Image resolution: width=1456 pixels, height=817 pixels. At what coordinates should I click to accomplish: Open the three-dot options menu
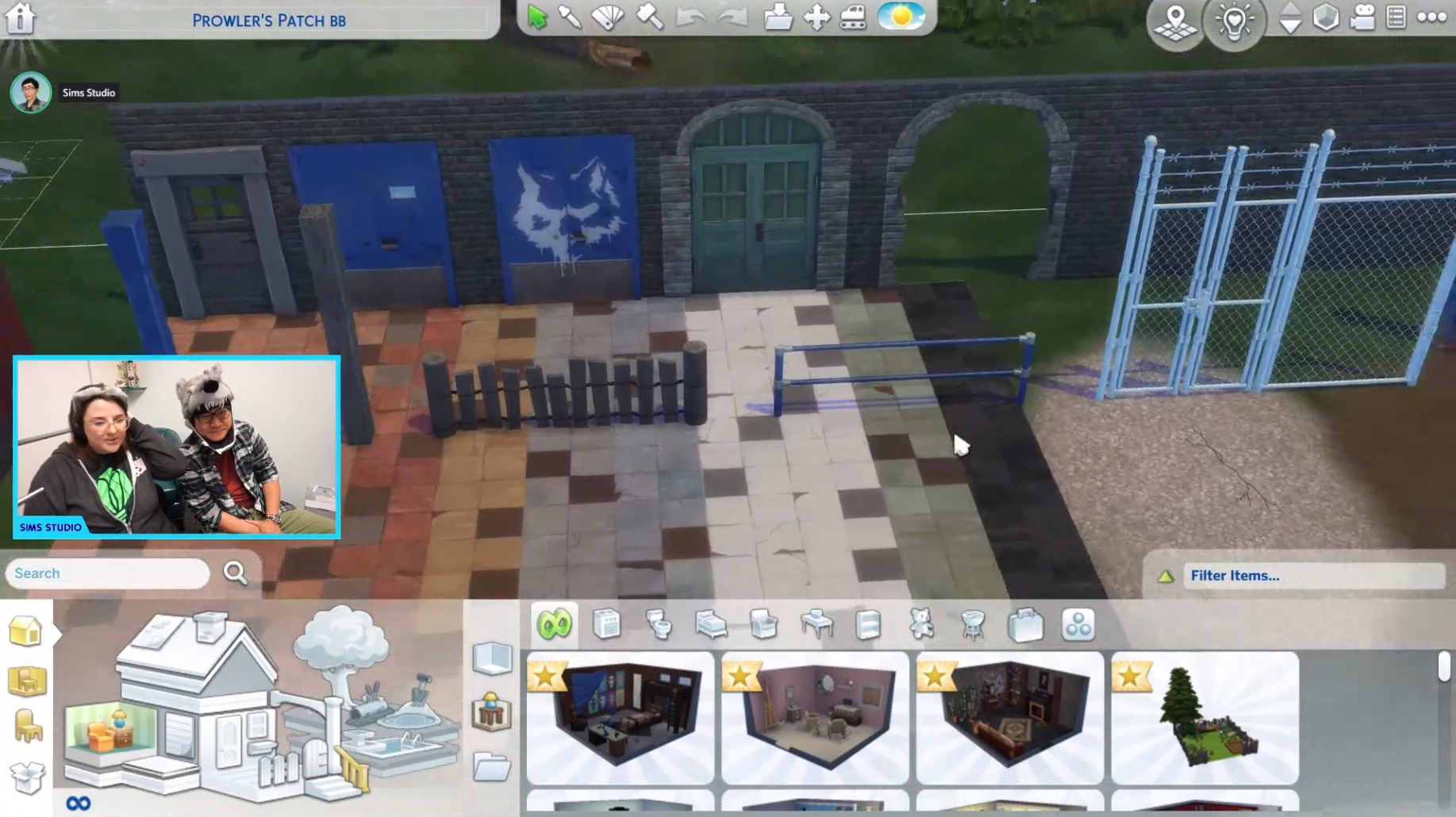tap(1431, 17)
